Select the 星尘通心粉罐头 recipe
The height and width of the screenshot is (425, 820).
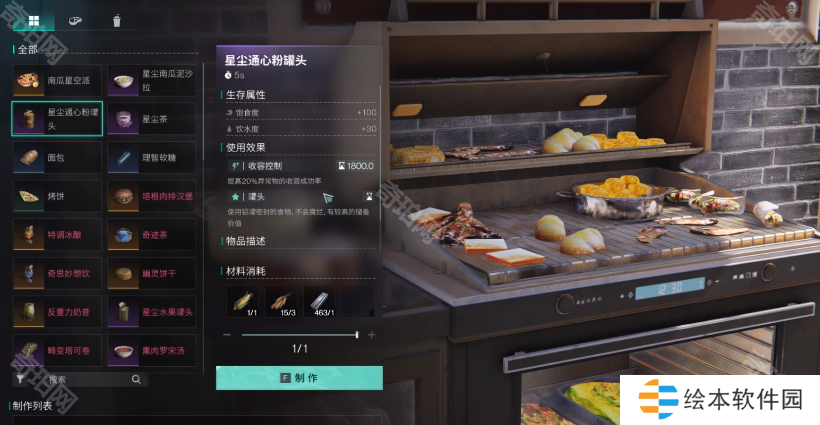[56, 119]
